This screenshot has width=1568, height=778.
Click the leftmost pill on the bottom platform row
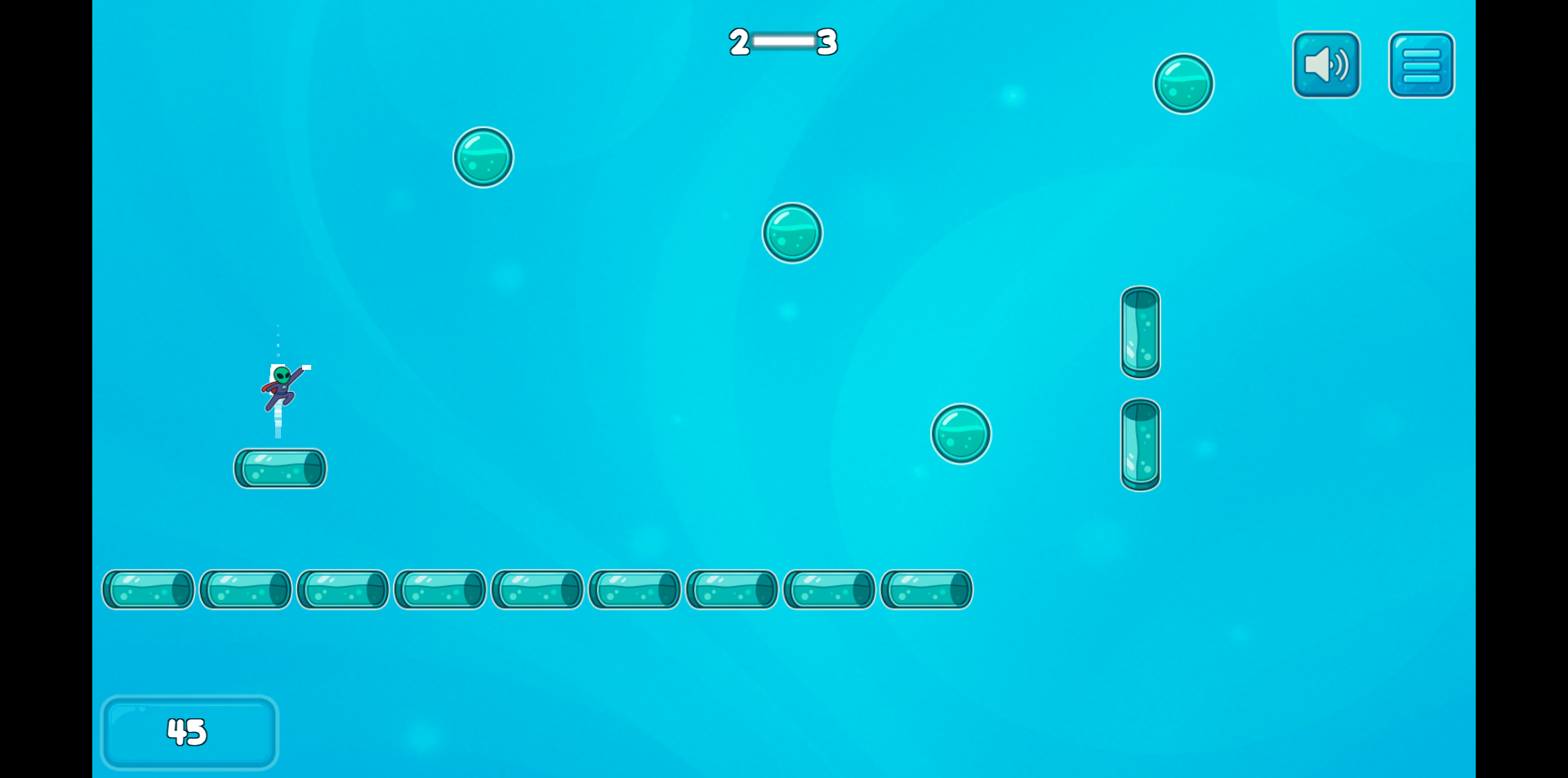(x=147, y=589)
